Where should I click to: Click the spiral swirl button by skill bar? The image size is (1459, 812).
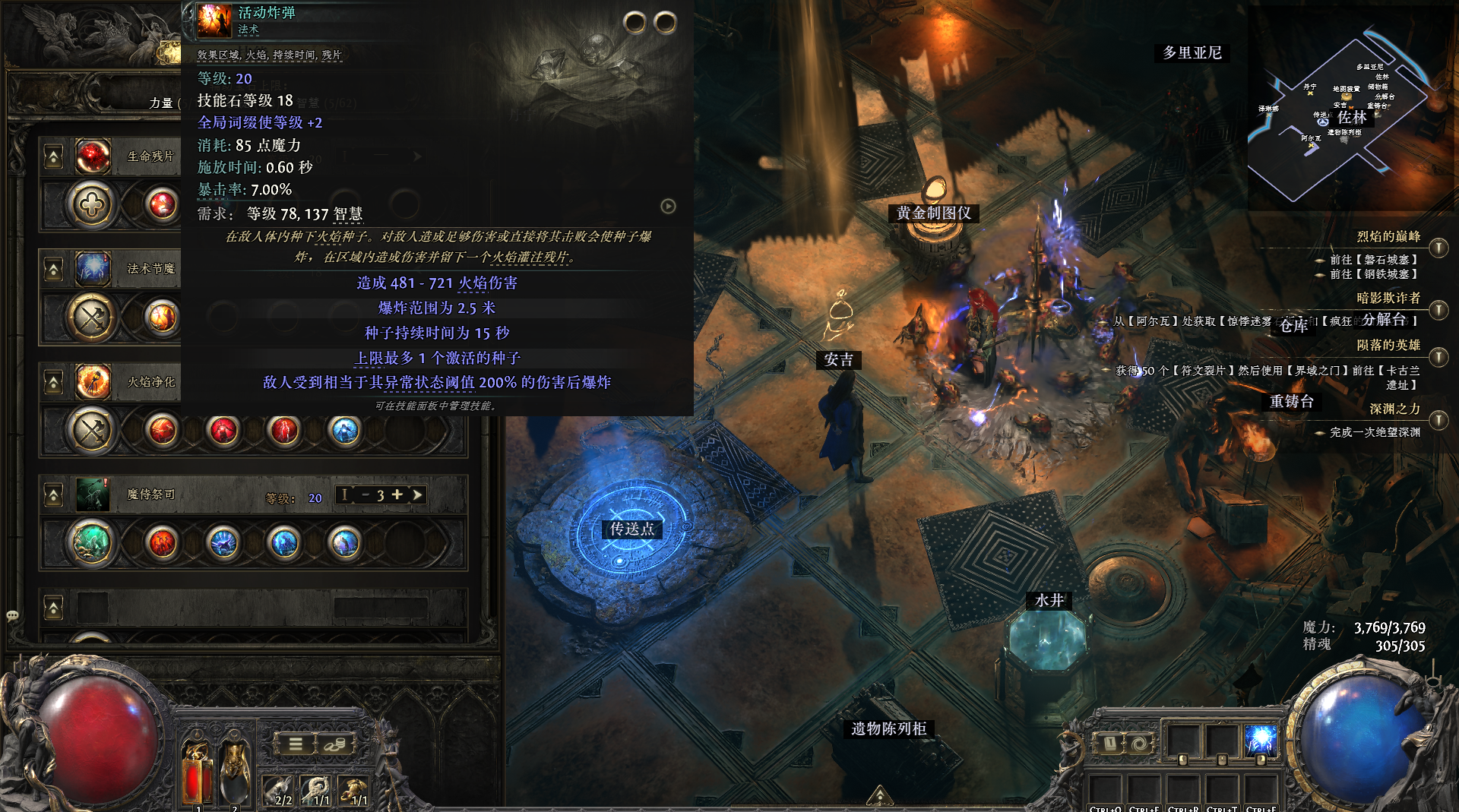tap(1138, 744)
